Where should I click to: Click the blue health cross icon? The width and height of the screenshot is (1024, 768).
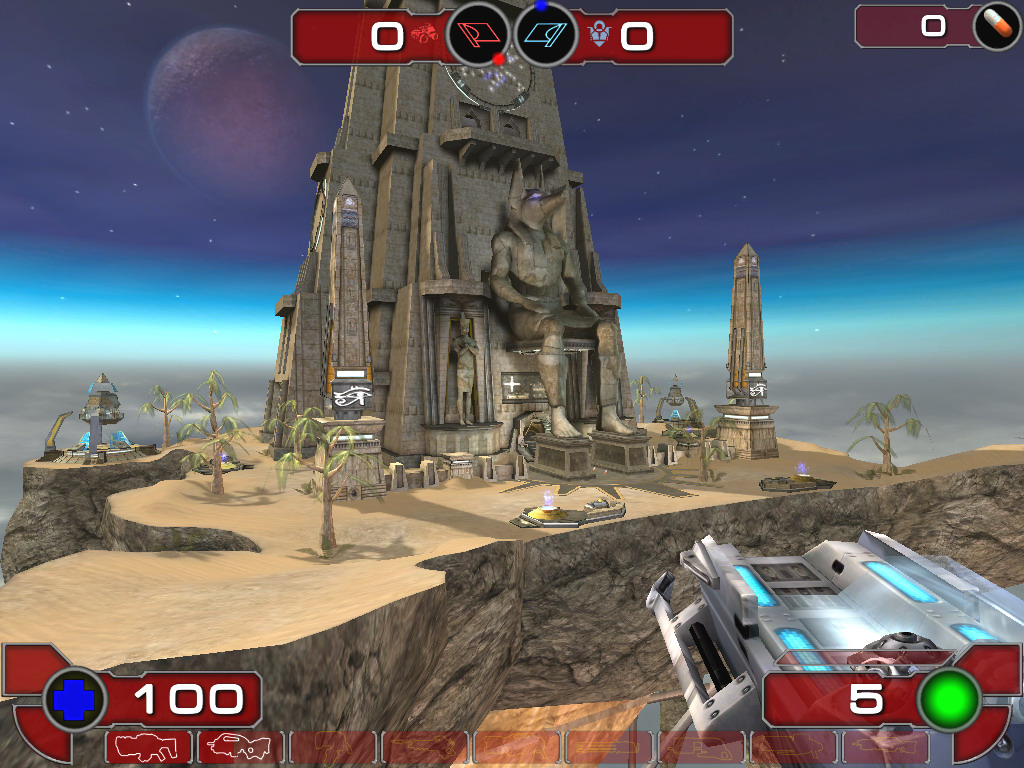pyautogui.click(x=73, y=700)
